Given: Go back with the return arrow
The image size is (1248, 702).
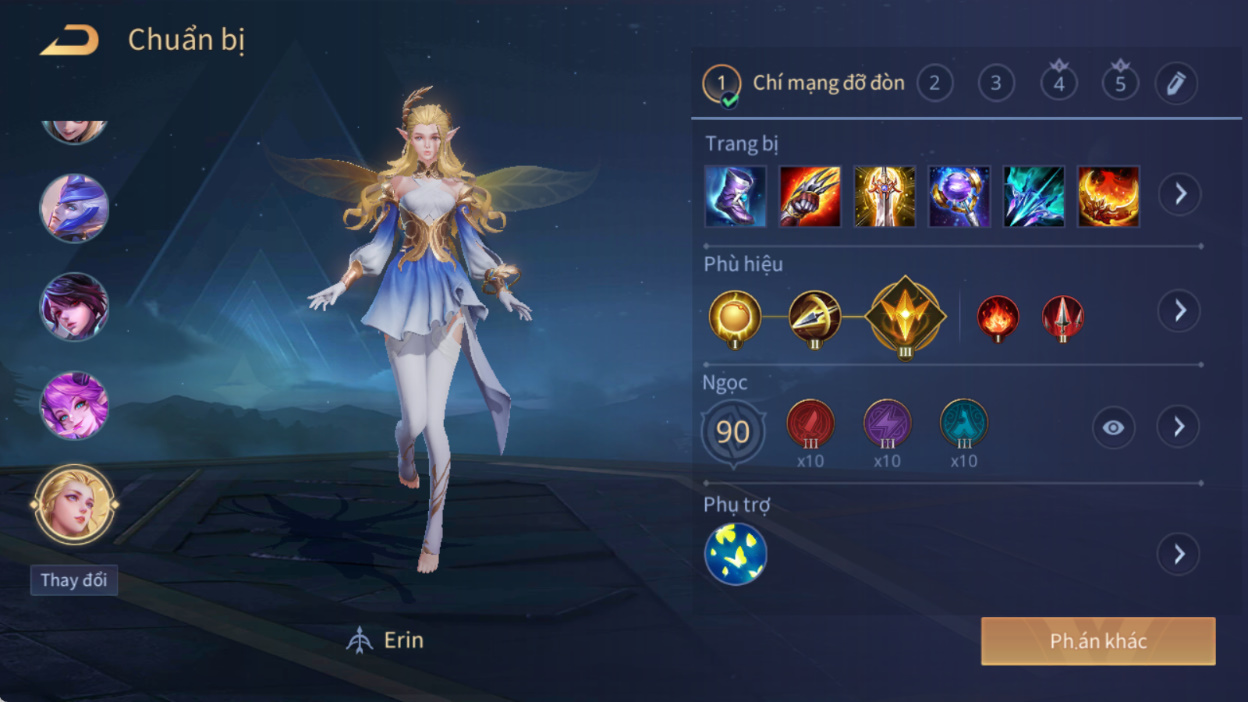Looking at the screenshot, I should coord(69,41).
